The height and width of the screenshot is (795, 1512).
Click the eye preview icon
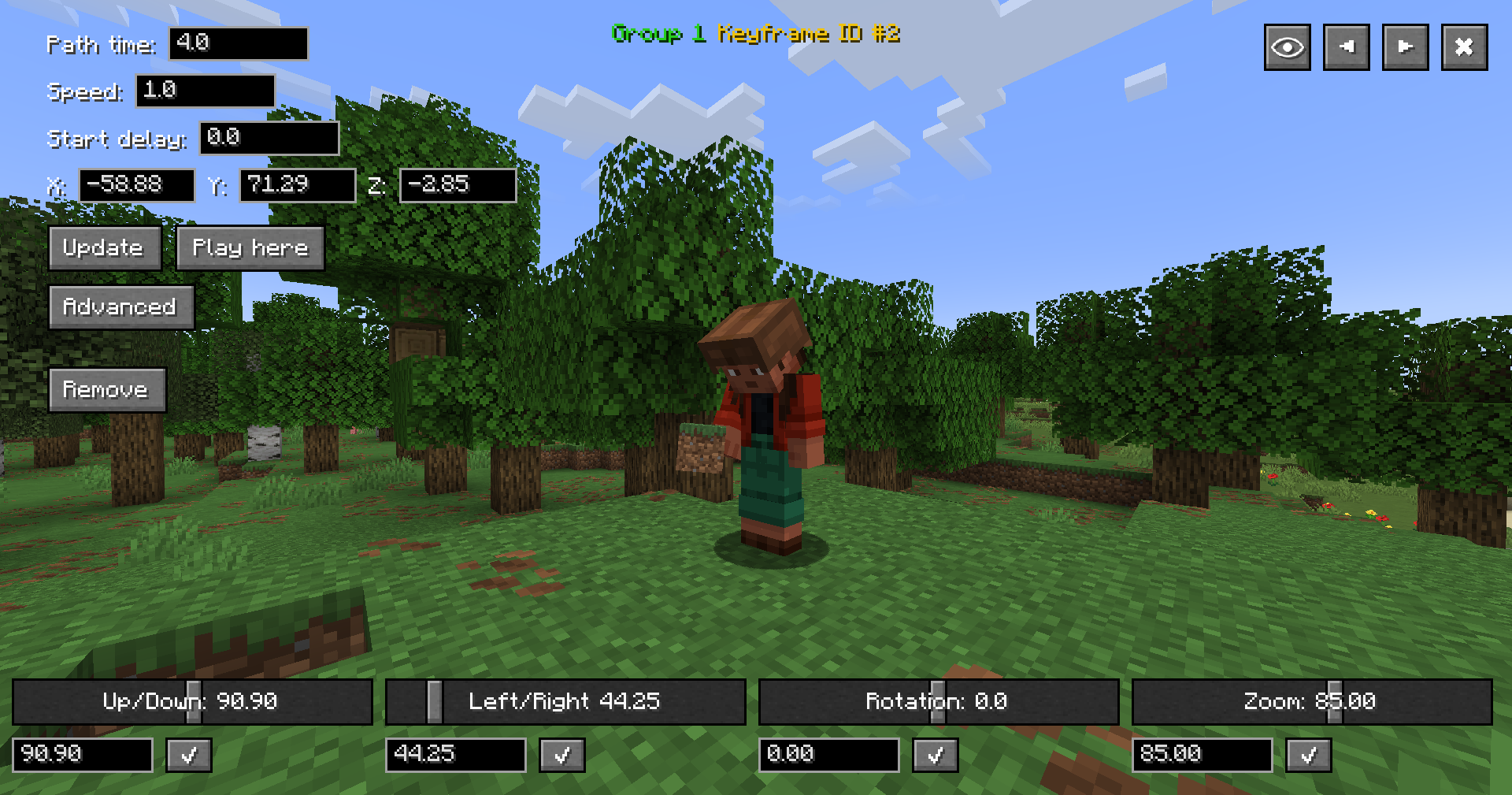pyautogui.click(x=1287, y=46)
